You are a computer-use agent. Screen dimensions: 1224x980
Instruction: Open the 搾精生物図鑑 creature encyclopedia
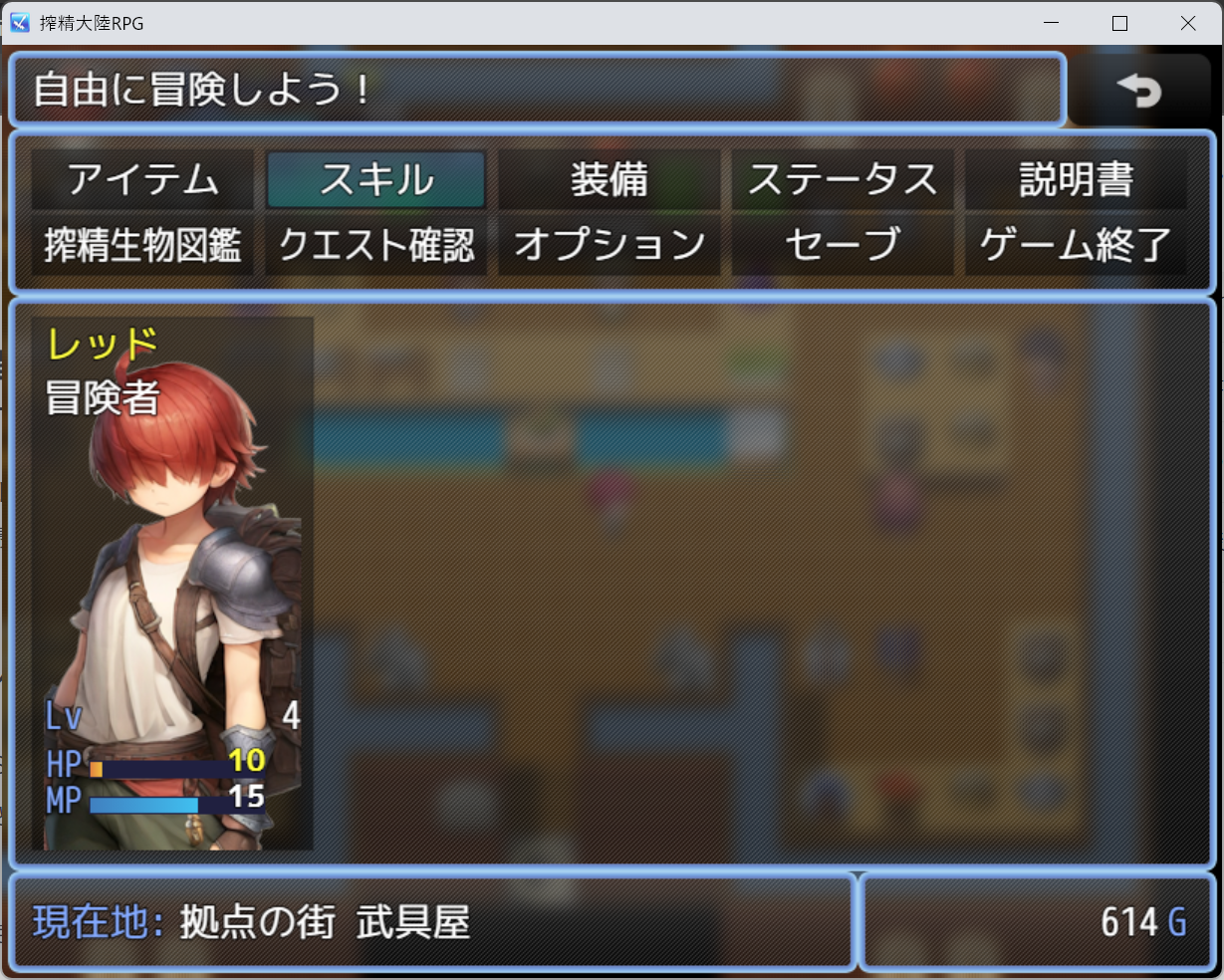tap(143, 245)
